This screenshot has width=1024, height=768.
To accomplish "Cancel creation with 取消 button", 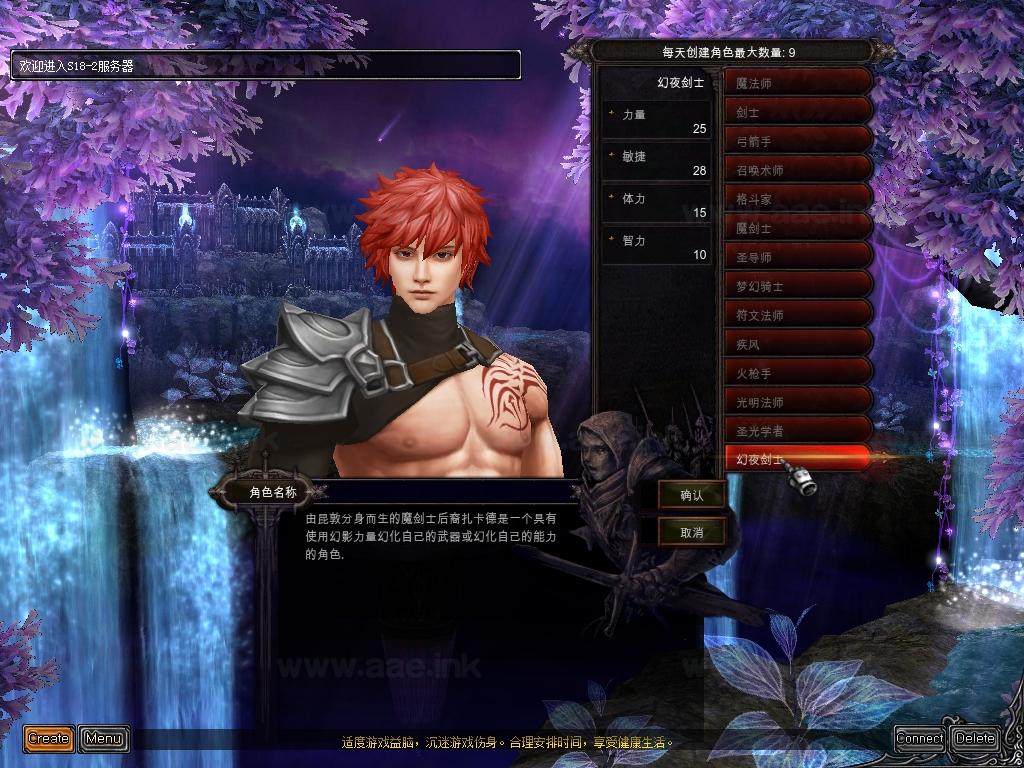I will pyautogui.click(x=692, y=532).
